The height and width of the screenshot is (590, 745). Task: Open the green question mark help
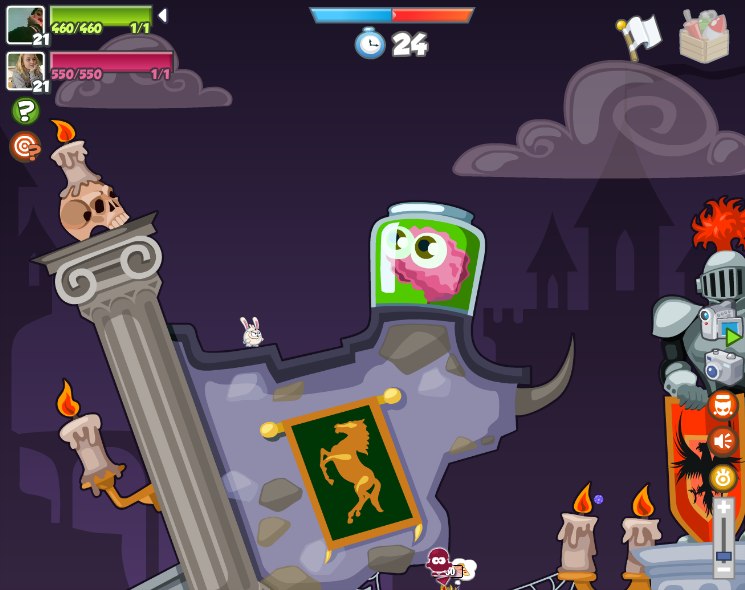25,111
